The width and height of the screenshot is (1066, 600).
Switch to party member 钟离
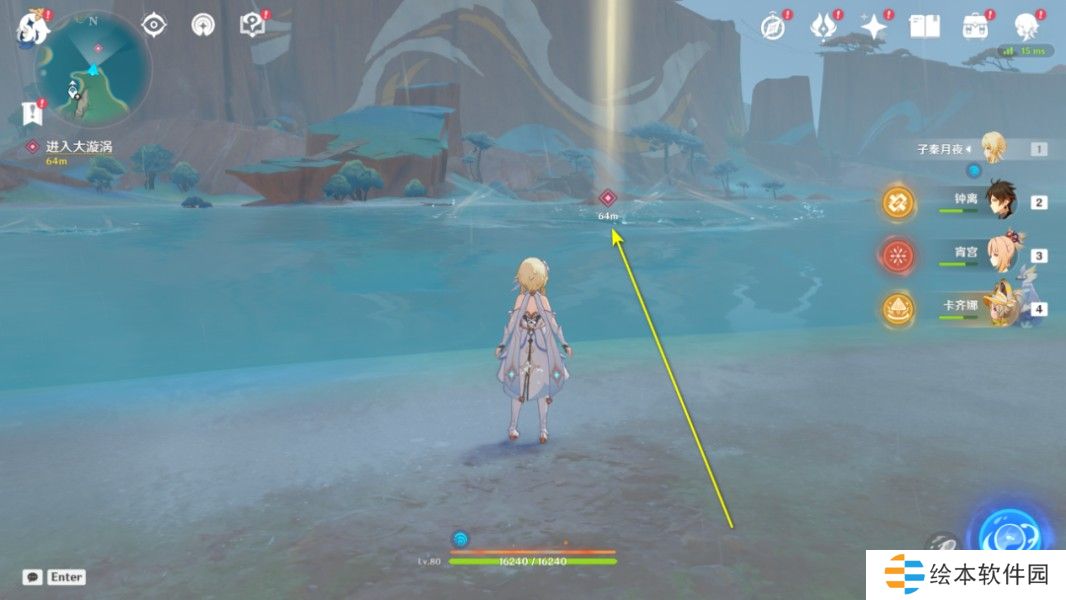coord(1002,201)
